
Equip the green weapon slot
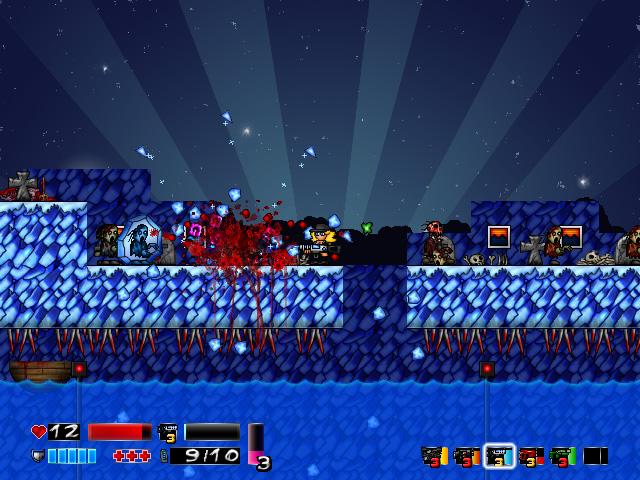(563, 457)
